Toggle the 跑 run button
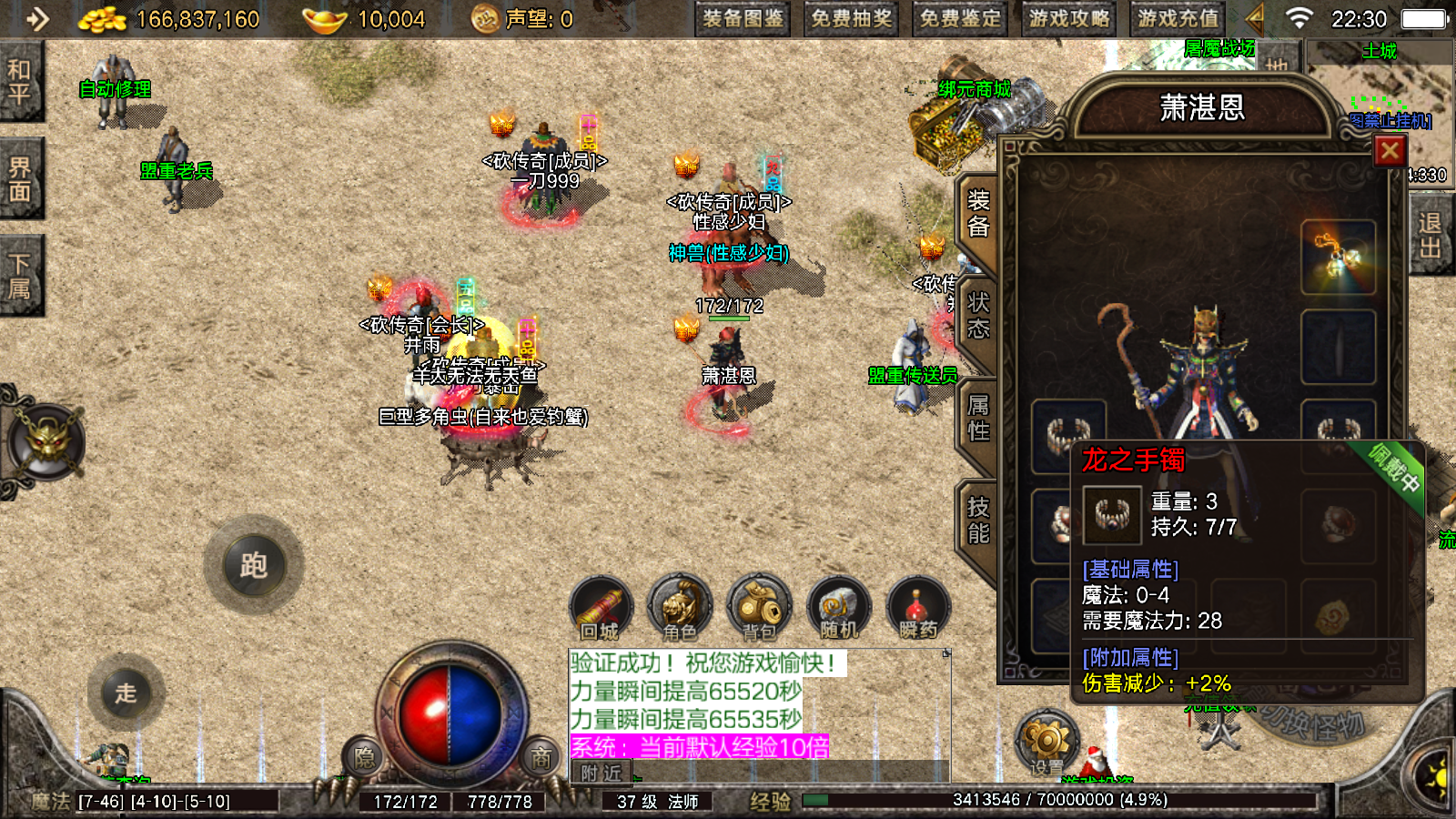 254,566
